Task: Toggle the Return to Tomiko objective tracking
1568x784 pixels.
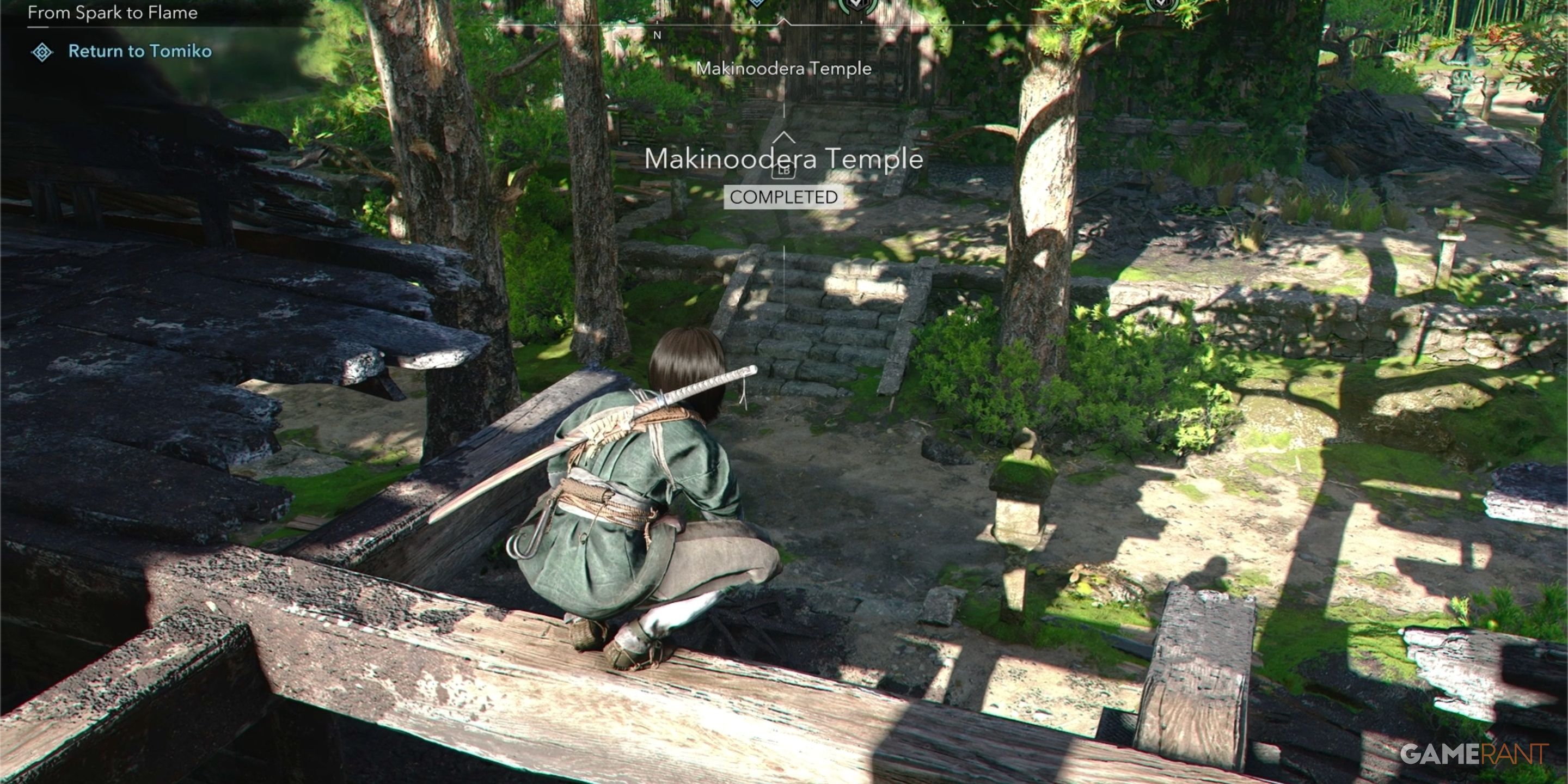Action: coord(139,52)
